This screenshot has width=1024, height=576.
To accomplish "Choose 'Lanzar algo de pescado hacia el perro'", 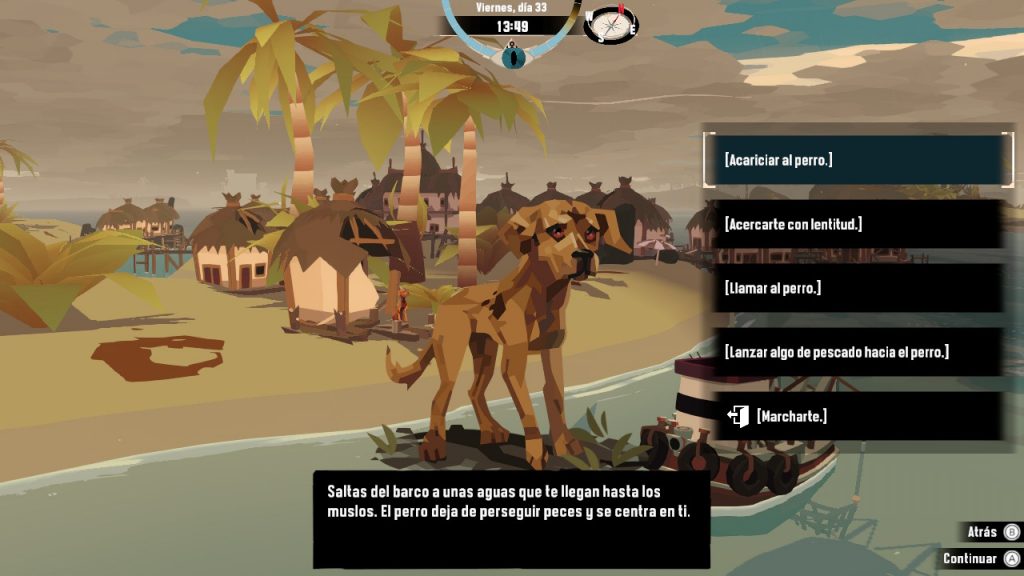I will 857,352.
